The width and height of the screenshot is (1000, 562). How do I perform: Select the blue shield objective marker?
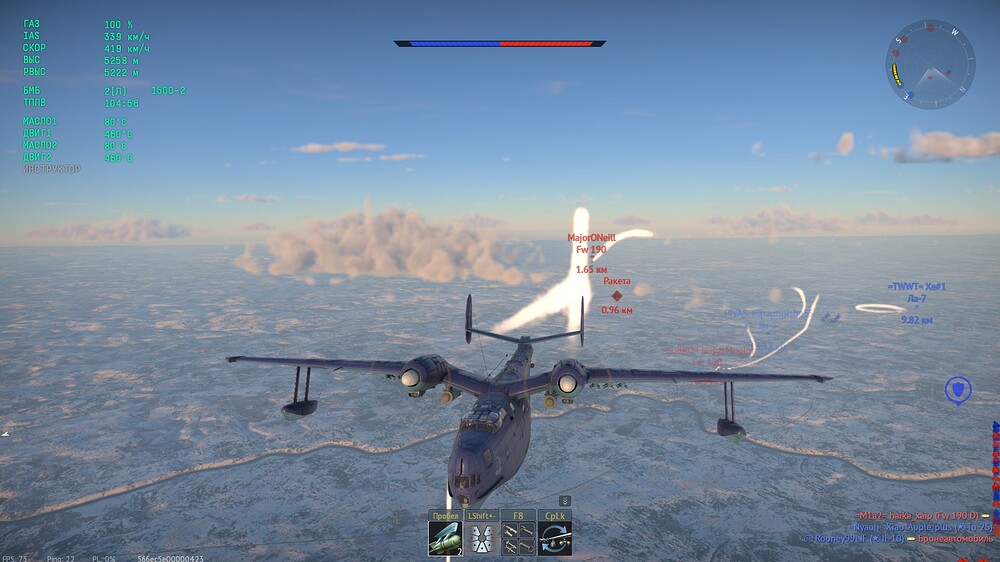958,389
